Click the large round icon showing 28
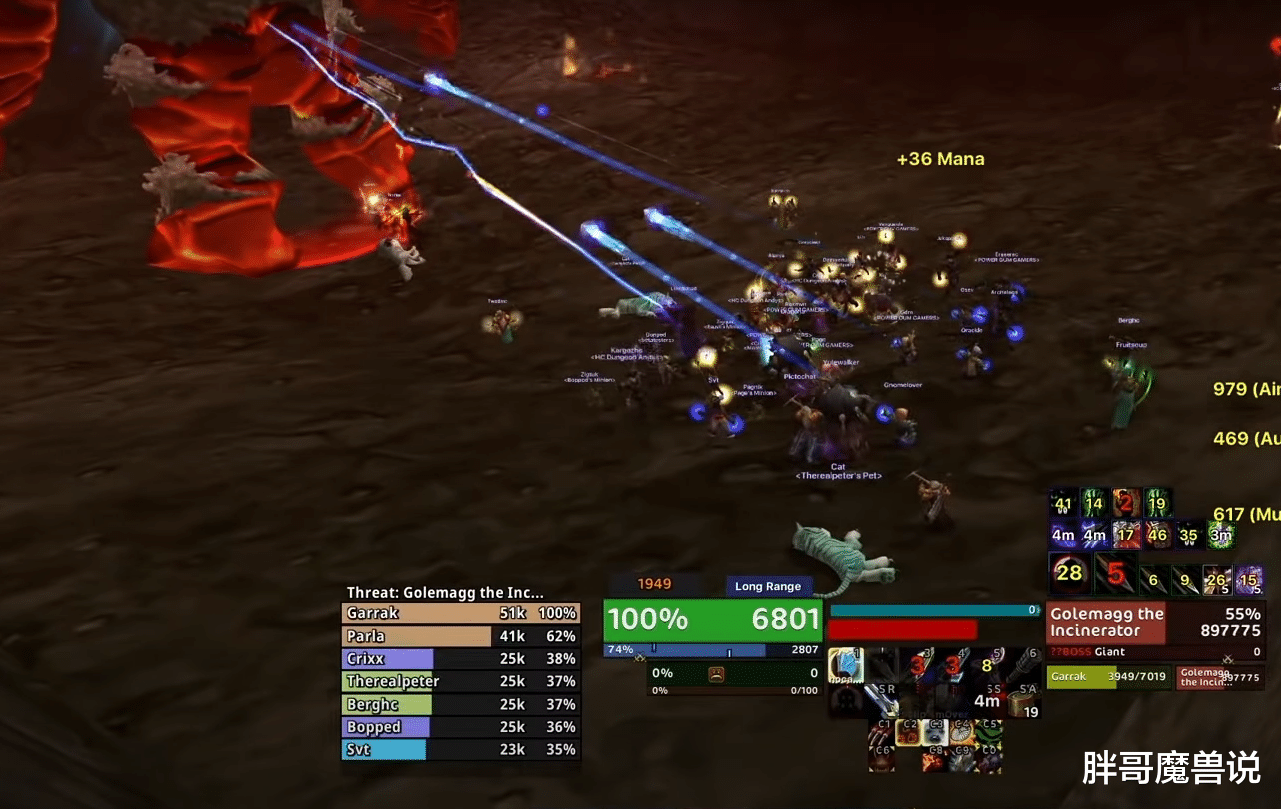The height and width of the screenshot is (809, 1281). click(1068, 574)
